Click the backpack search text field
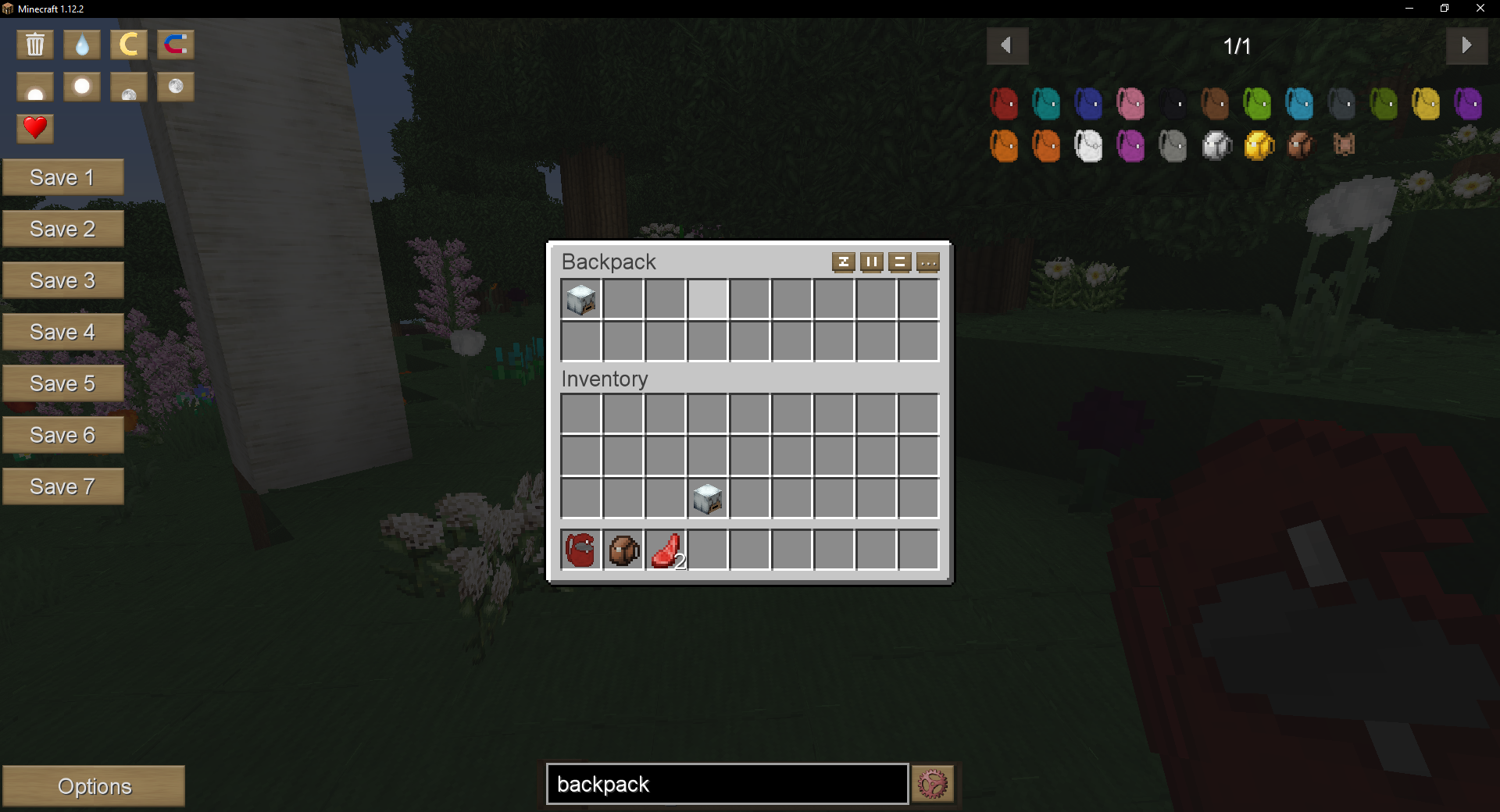 [725, 784]
